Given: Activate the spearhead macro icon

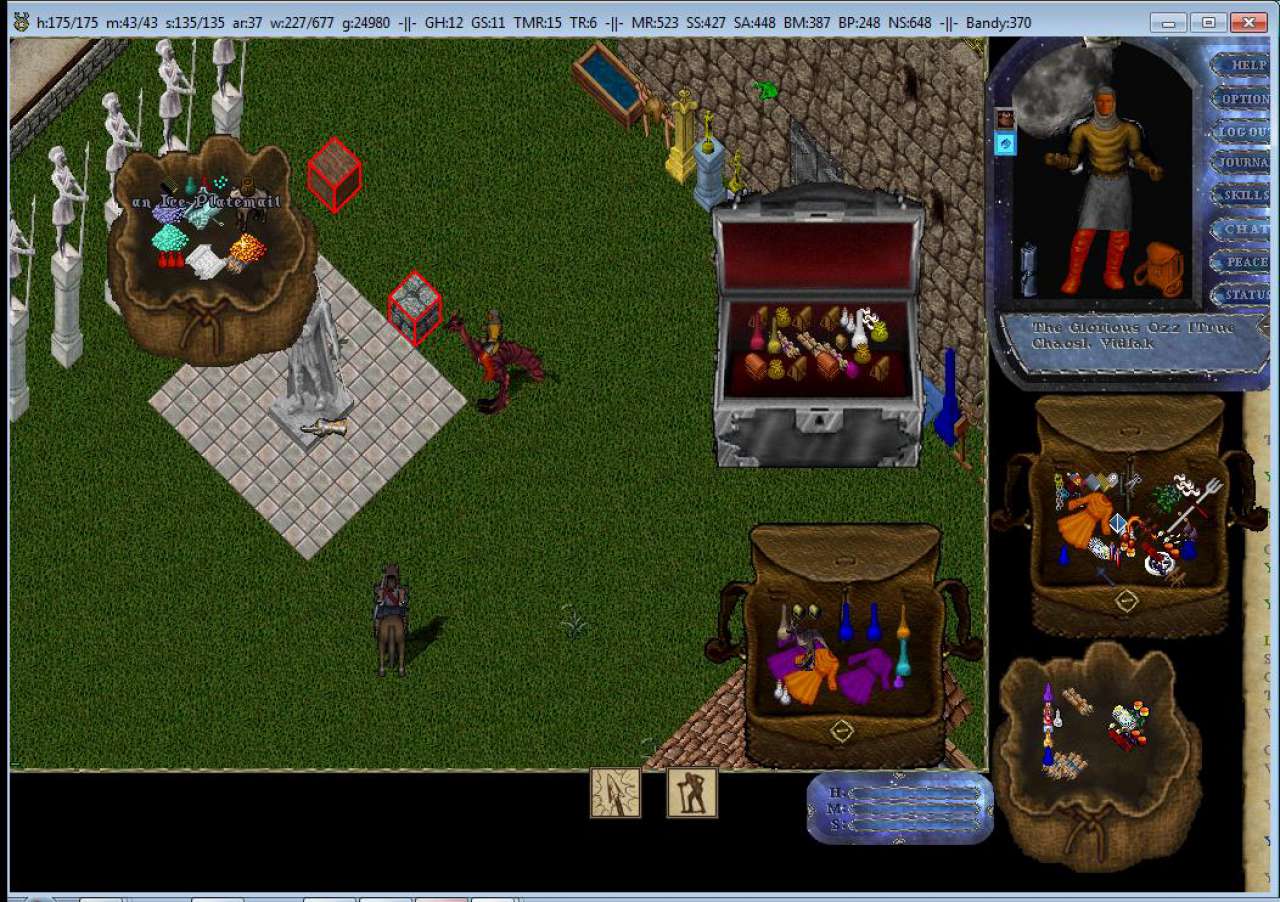Looking at the screenshot, I should point(615,792).
